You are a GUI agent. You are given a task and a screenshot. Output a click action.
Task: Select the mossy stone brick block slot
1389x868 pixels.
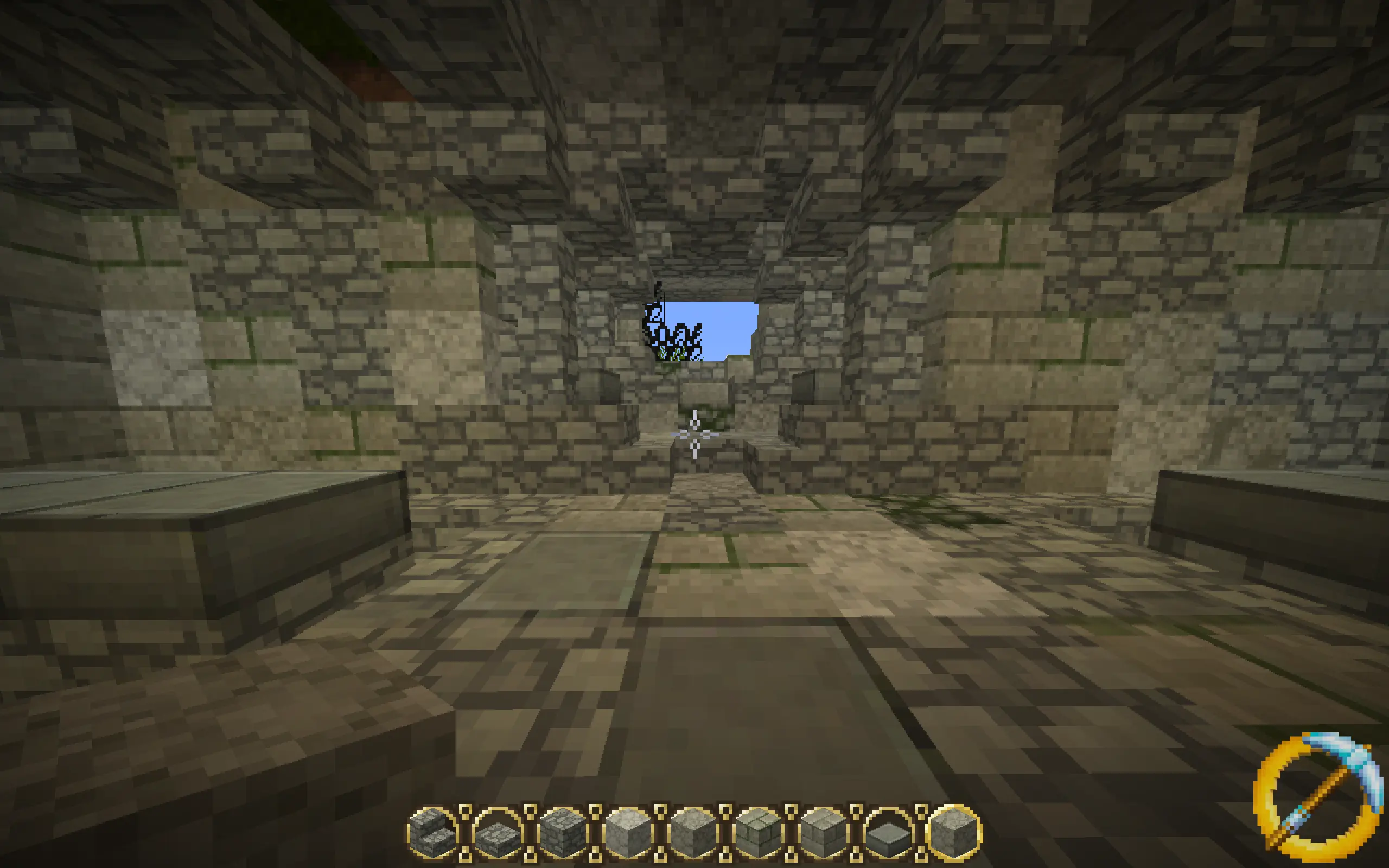point(759,830)
